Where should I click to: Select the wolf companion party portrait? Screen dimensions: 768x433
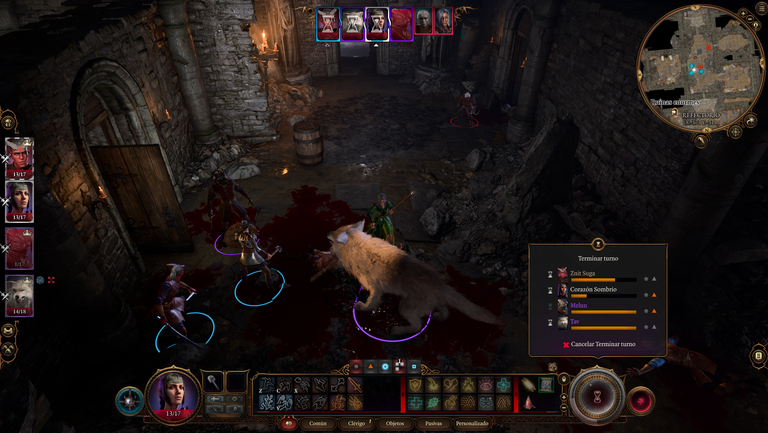[19, 294]
